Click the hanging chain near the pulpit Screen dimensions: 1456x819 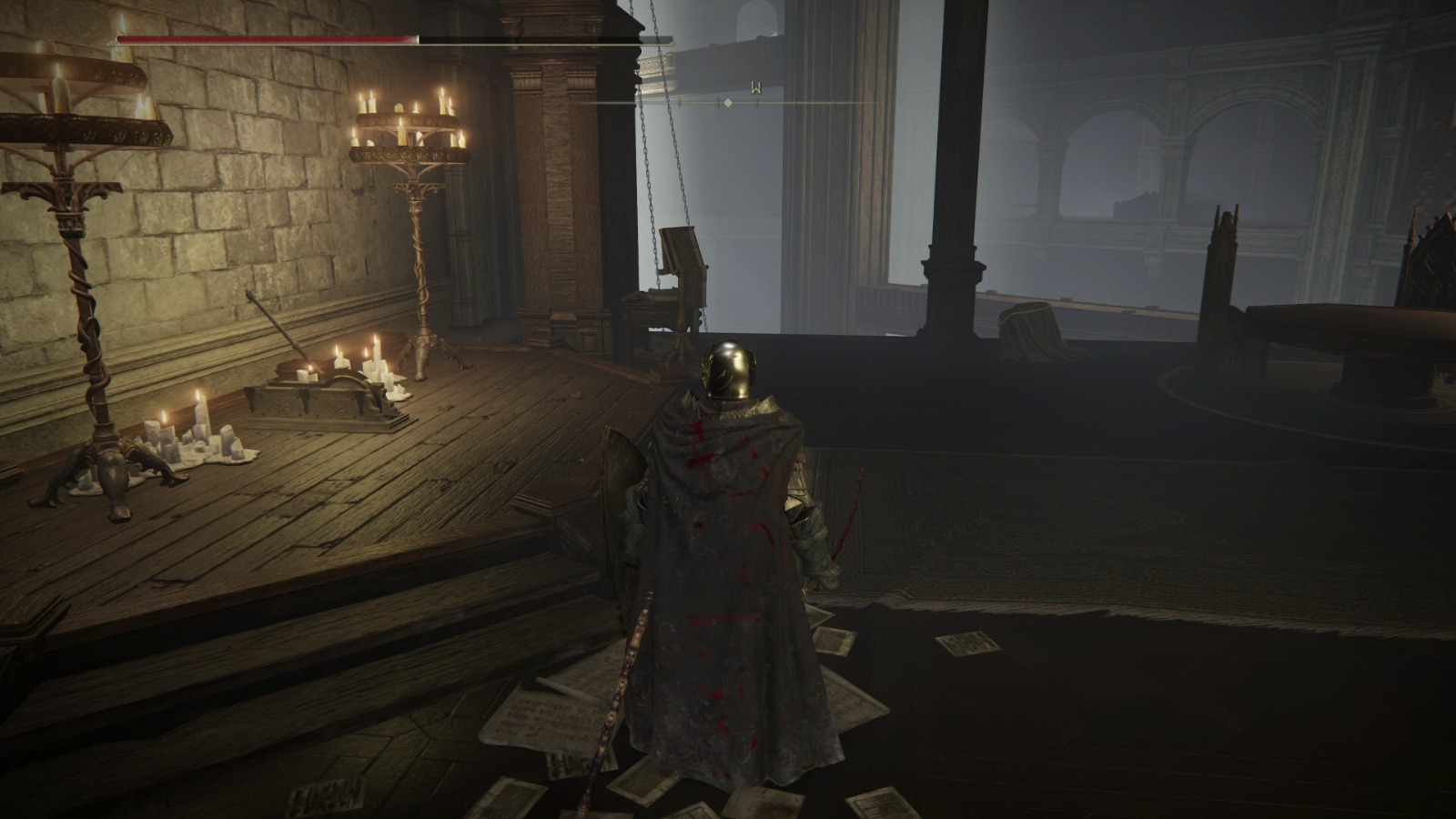652,182
